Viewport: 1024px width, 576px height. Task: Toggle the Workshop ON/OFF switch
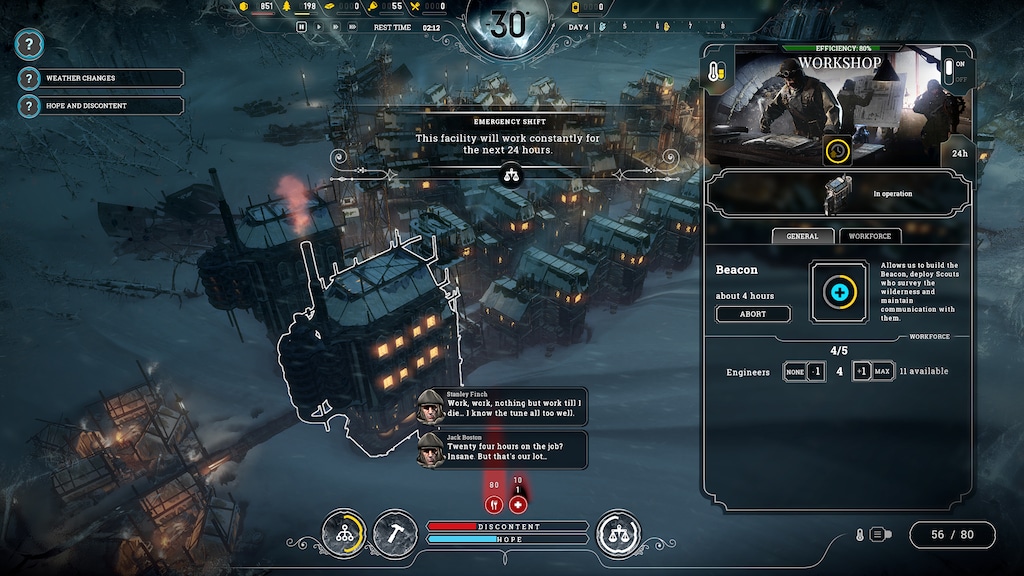coord(949,72)
